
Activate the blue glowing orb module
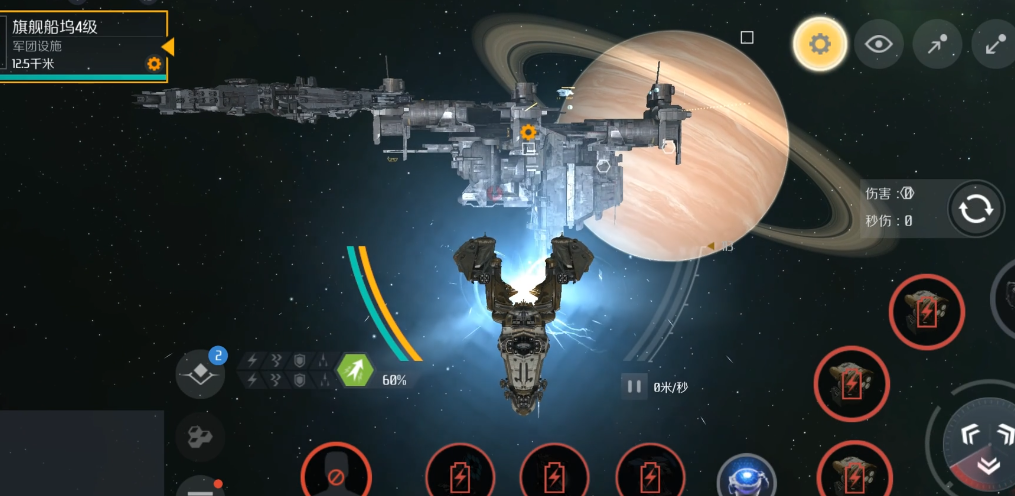click(747, 477)
